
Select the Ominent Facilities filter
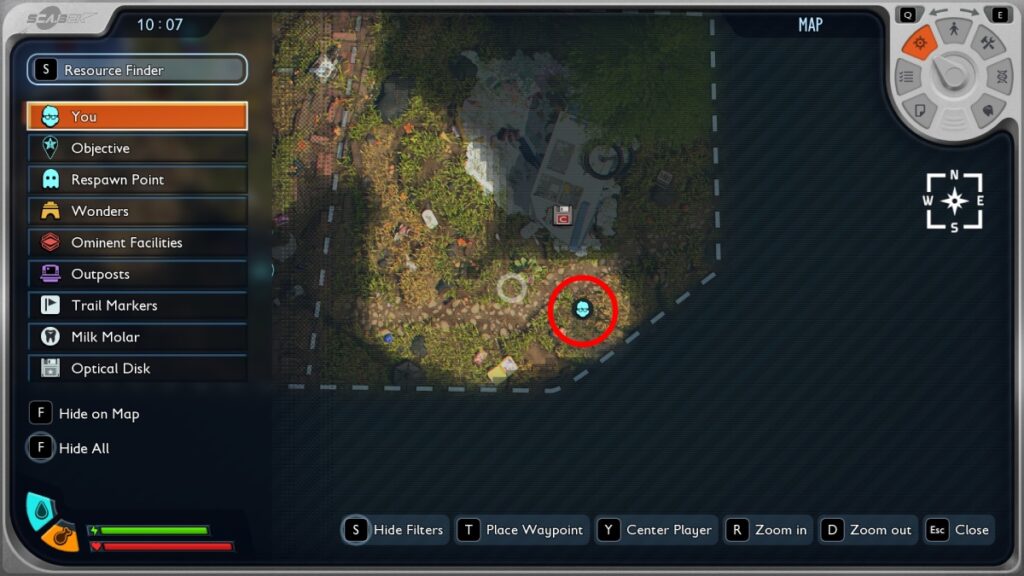pyautogui.click(x=137, y=243)
